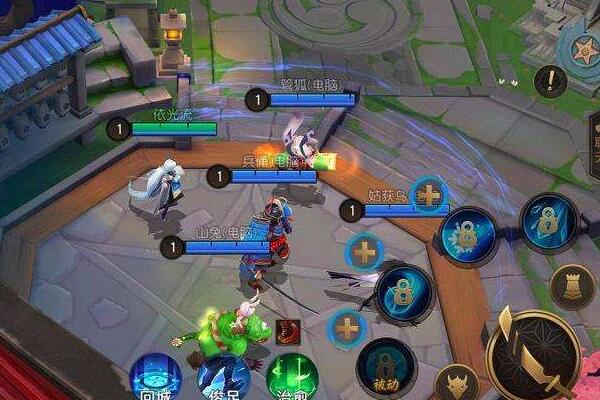Choose the horned mask minion-target button
Image resolution: width=600 pixels, height=400 pixels.
pos(457,384)
